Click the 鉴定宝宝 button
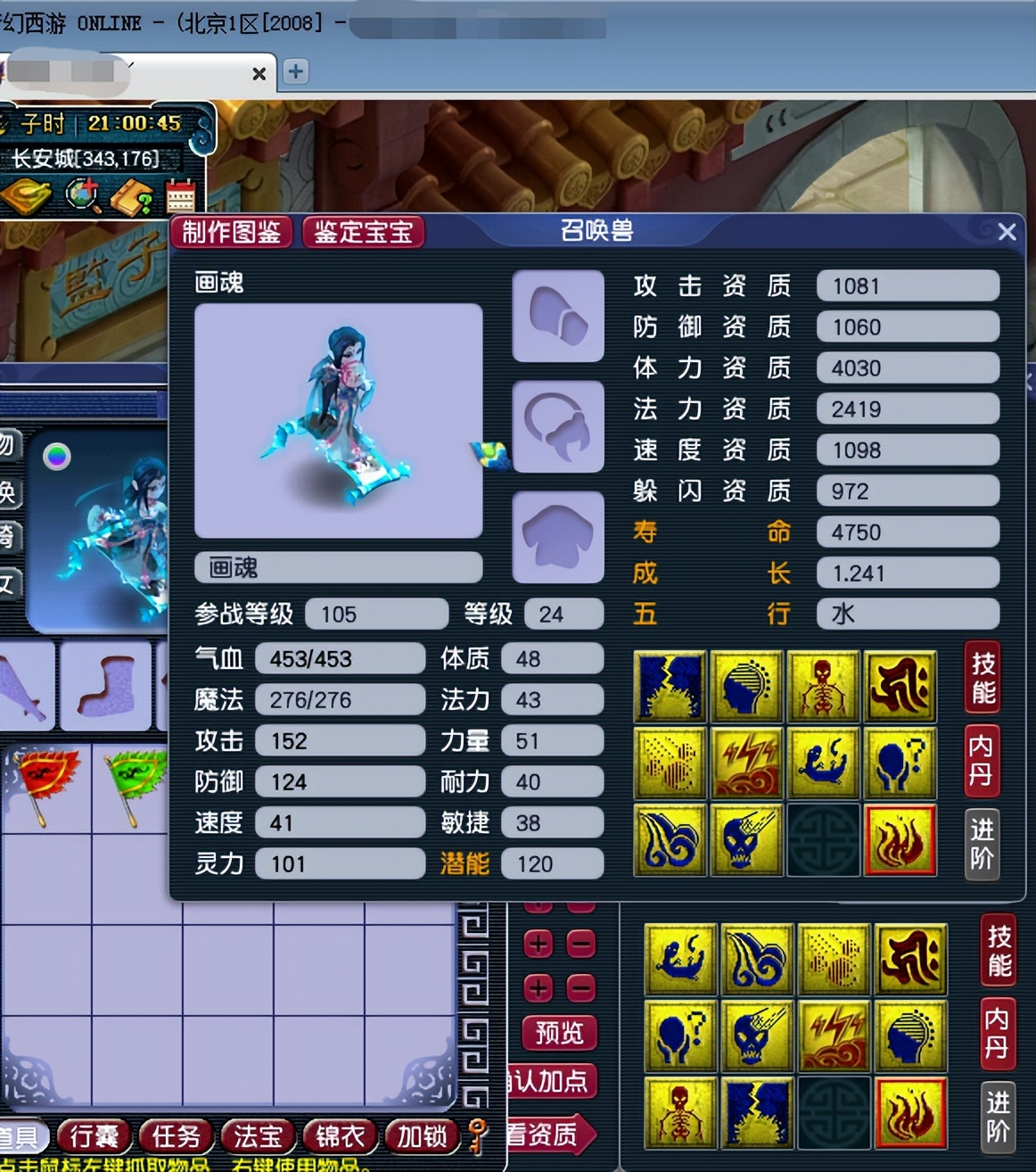The height and width of the screenshot is (1172, 1036). 363,233
